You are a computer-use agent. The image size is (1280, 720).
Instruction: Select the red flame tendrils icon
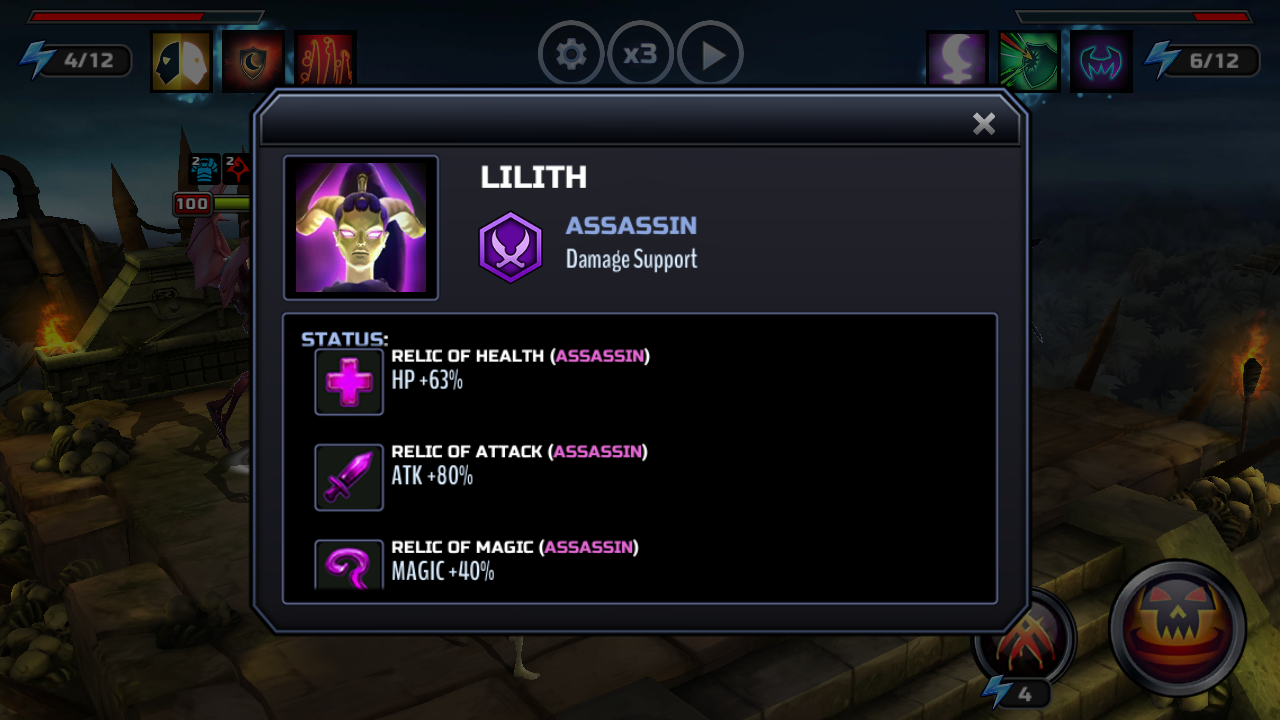(x=325, y=62)
